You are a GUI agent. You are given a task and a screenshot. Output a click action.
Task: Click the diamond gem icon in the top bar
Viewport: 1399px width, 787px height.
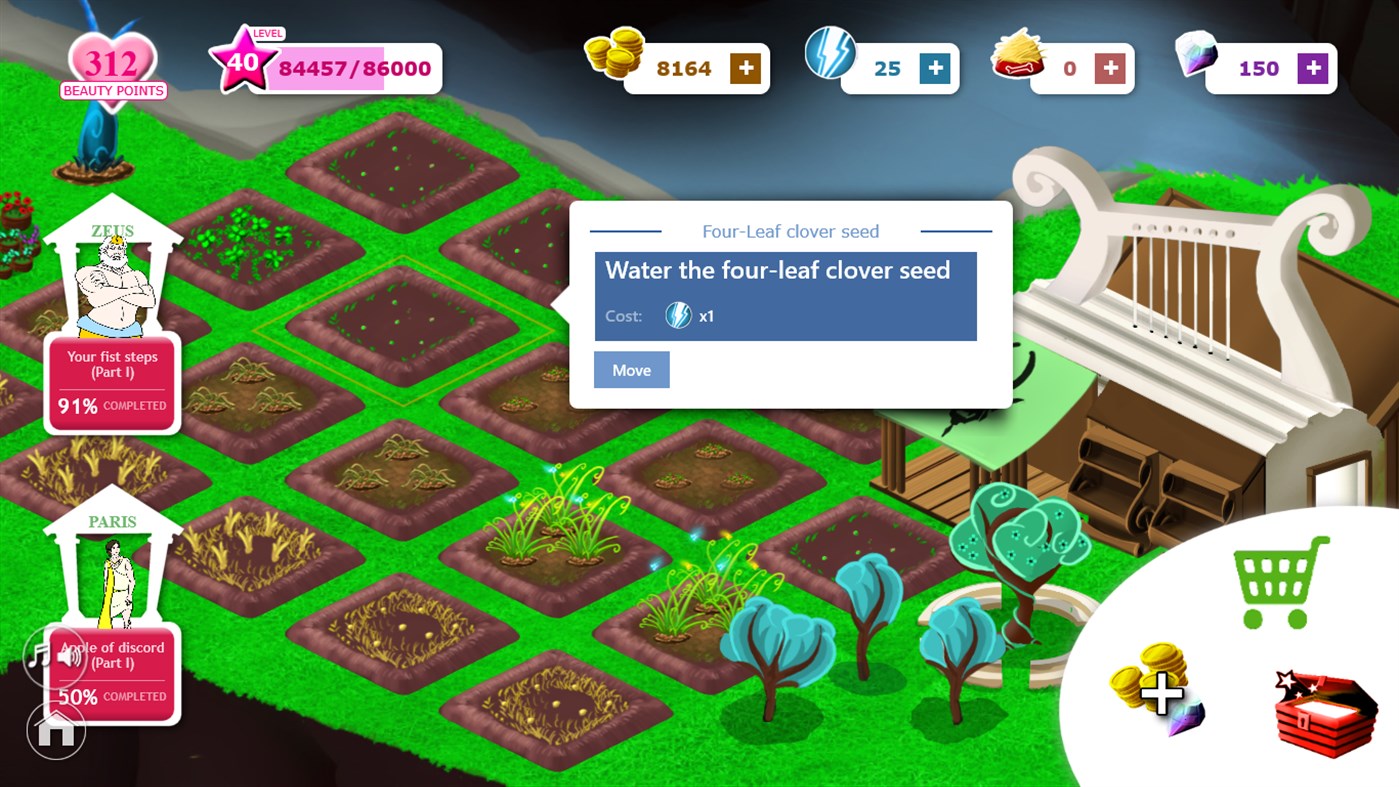(1196, 58)
